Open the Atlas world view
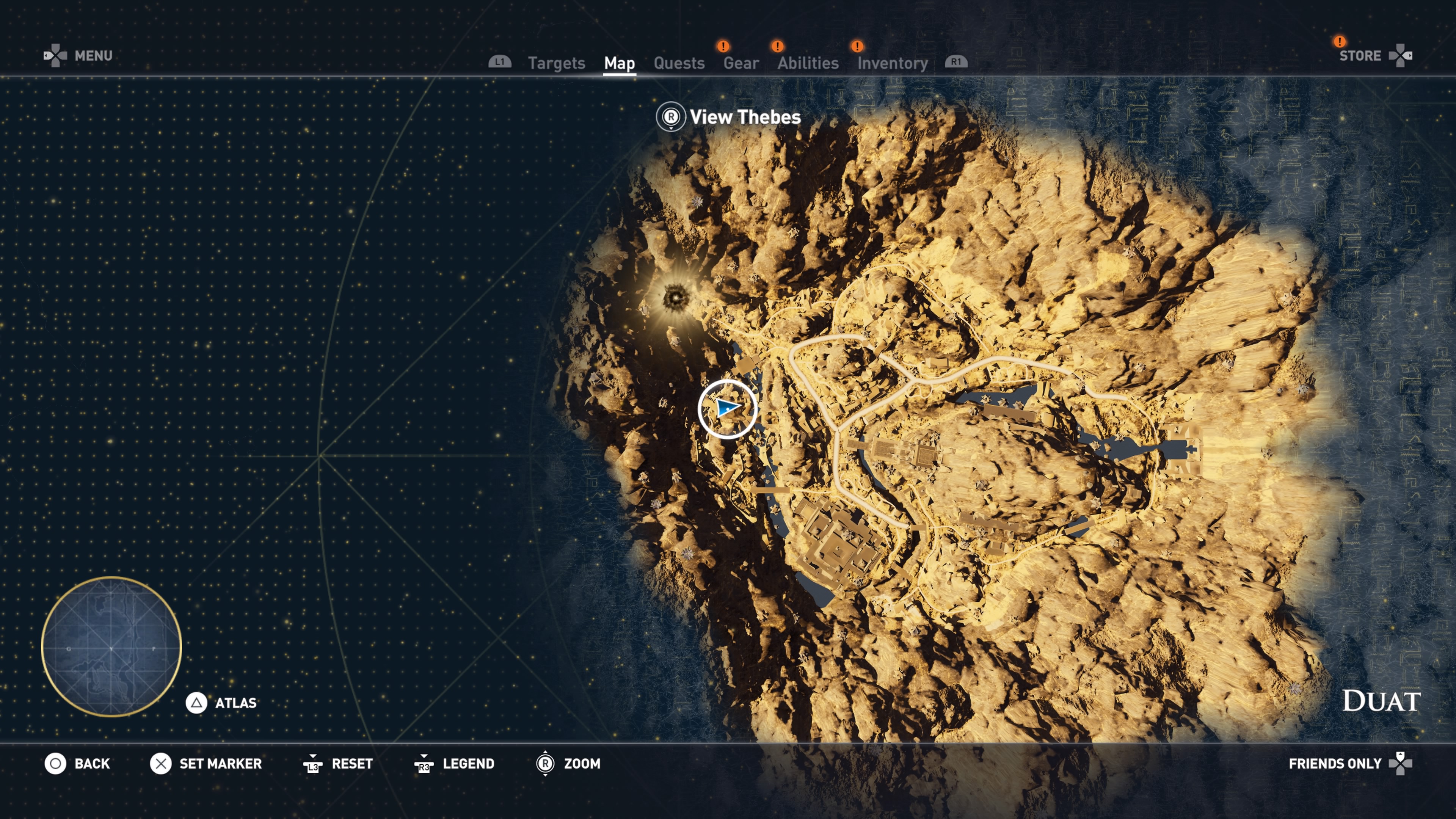 pyautogui.click(x=221, y=703)
